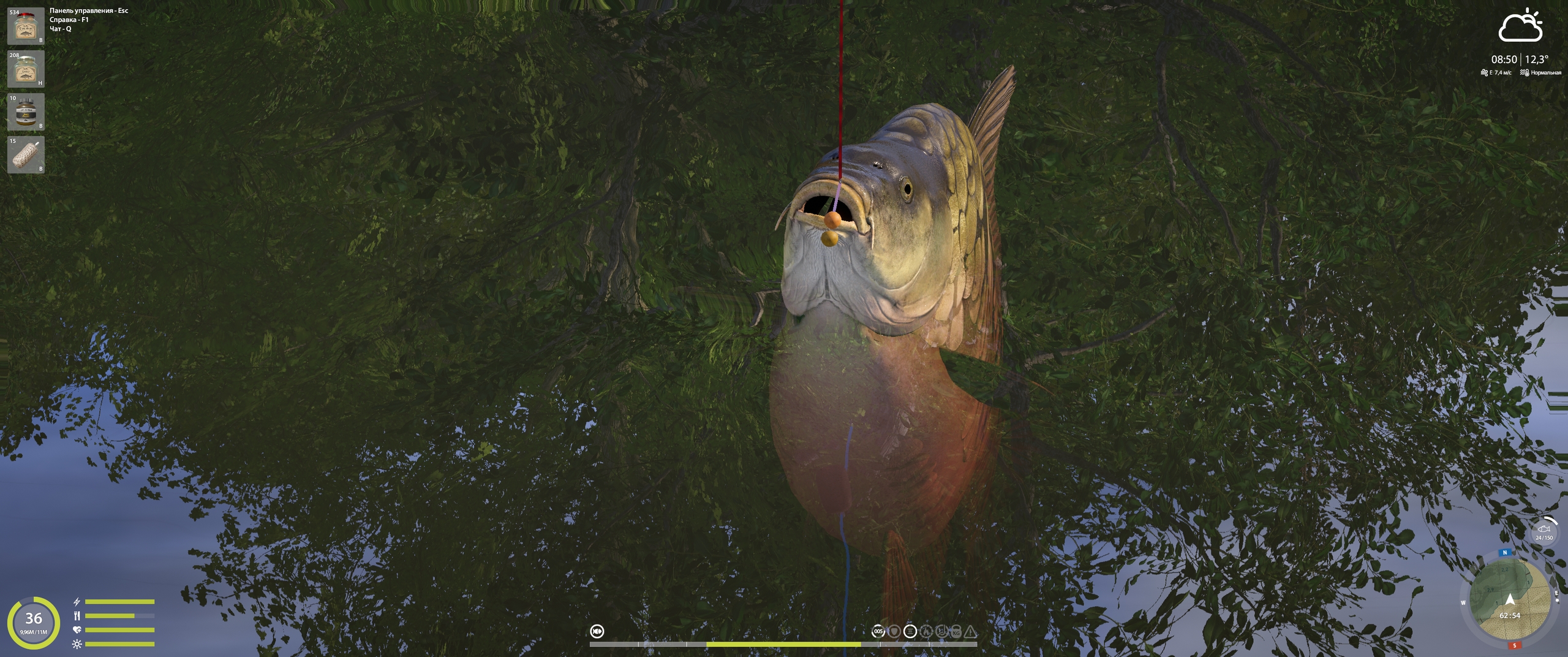The image size is (1568, 657).
Task: Open the fish keepnet counter showing 24/150
Action: coord(1543,531)
